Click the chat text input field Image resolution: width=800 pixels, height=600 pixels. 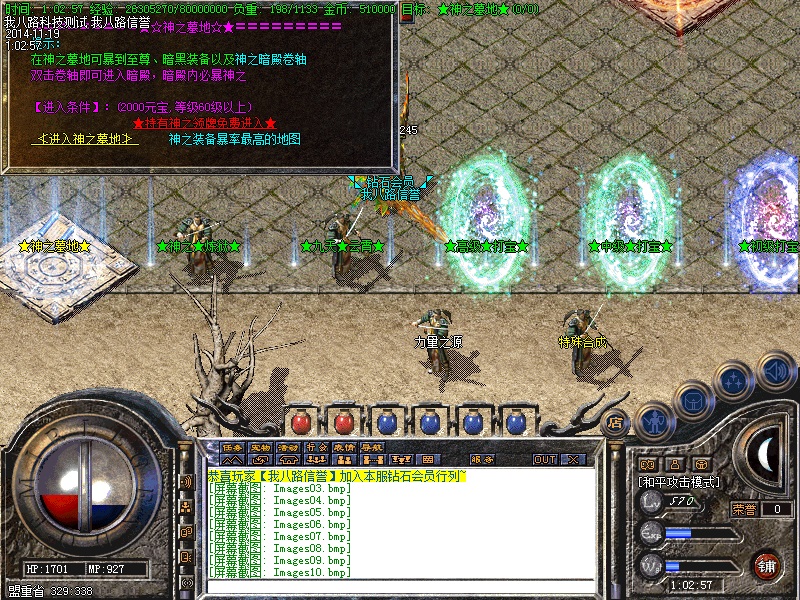click(x=400, y=585)
